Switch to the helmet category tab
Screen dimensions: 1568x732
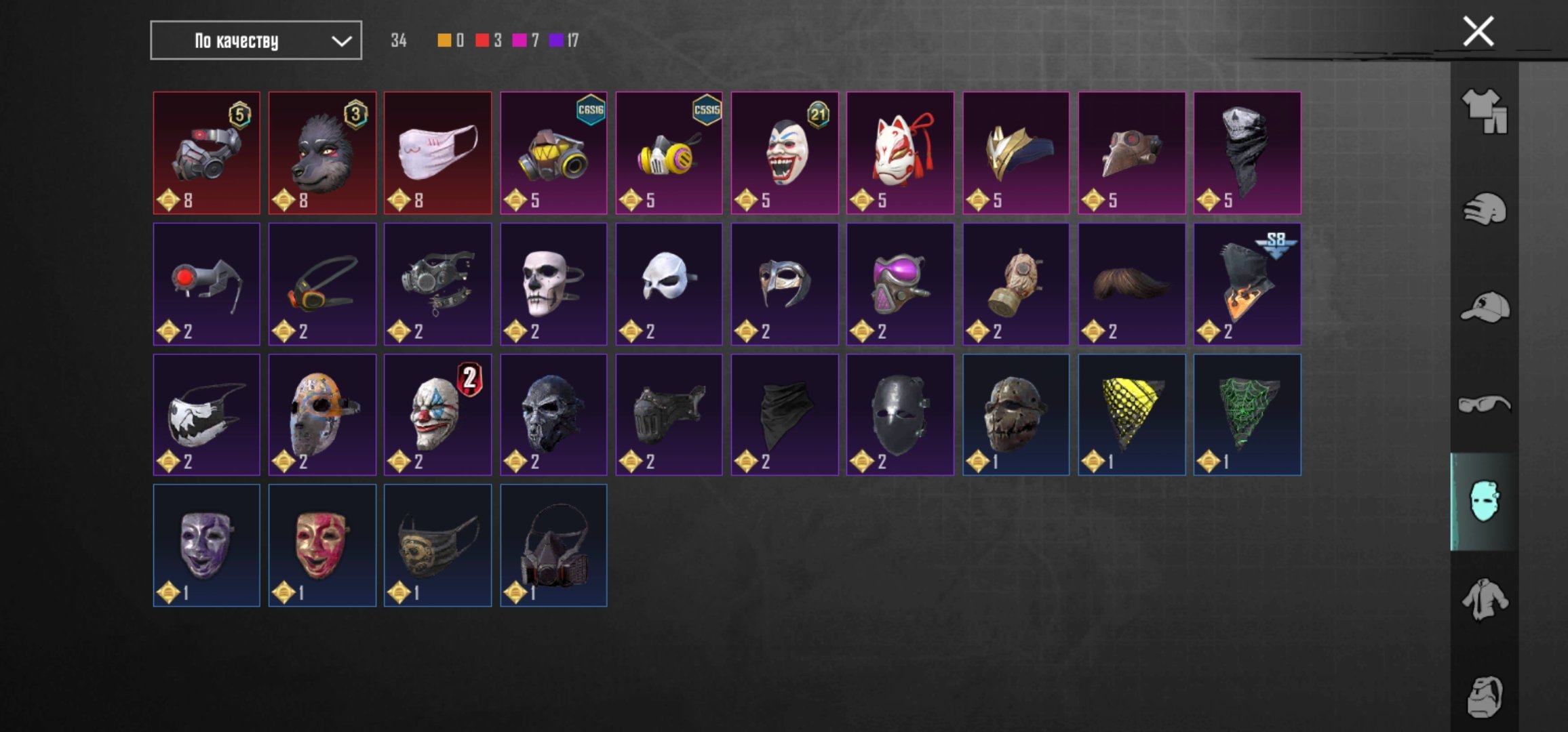(1484, 209)
